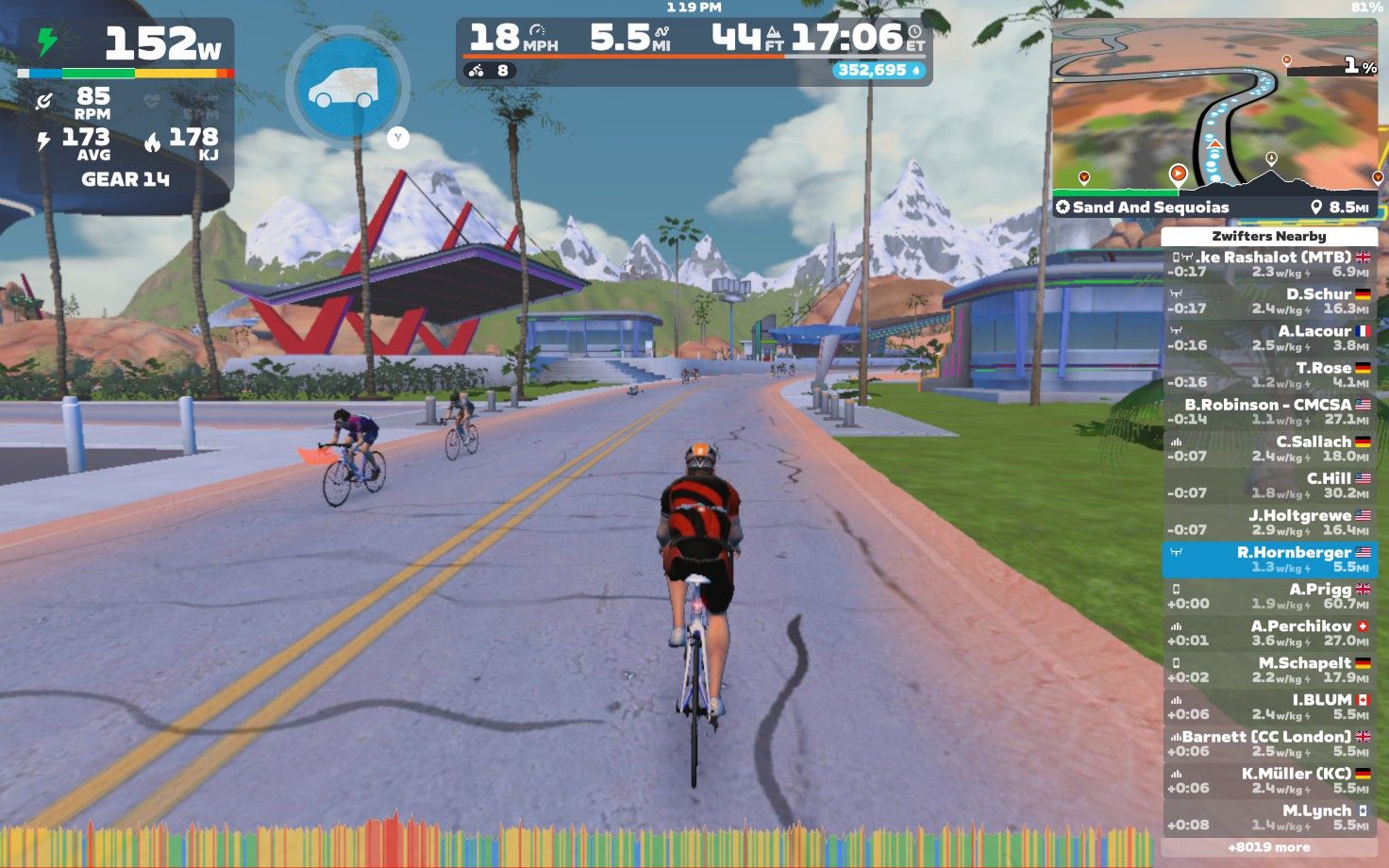Viewport: 1389px width, 868px height.
Task: Choose M.Schapelt in the list
Action: (1269, 669)
